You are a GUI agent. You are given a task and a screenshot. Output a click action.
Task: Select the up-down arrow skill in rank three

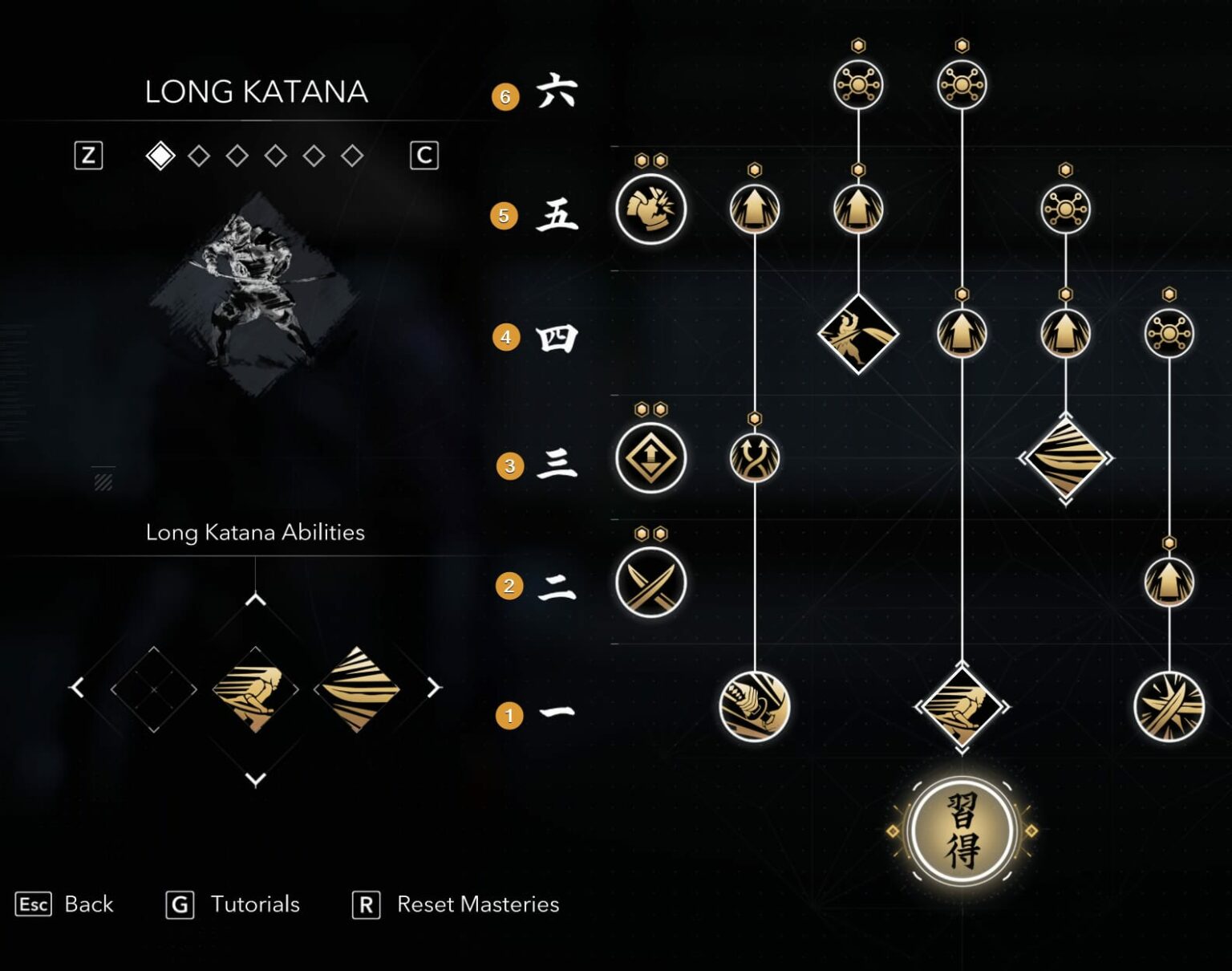click(x=653, y=457)
